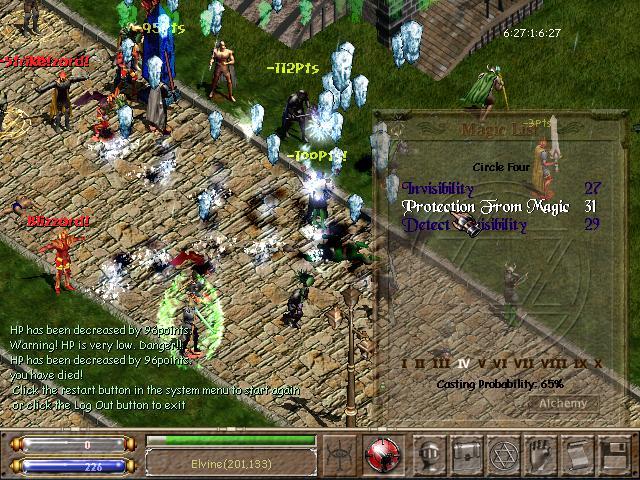Open the Alchemy button

(x=563, y=404)
